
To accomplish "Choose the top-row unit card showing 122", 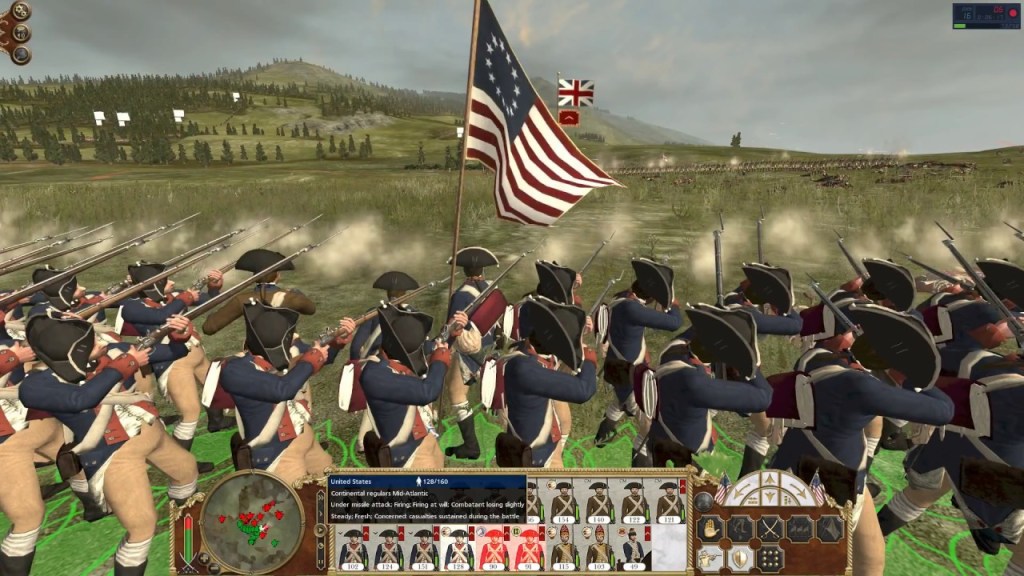I will tap(634, 501).
